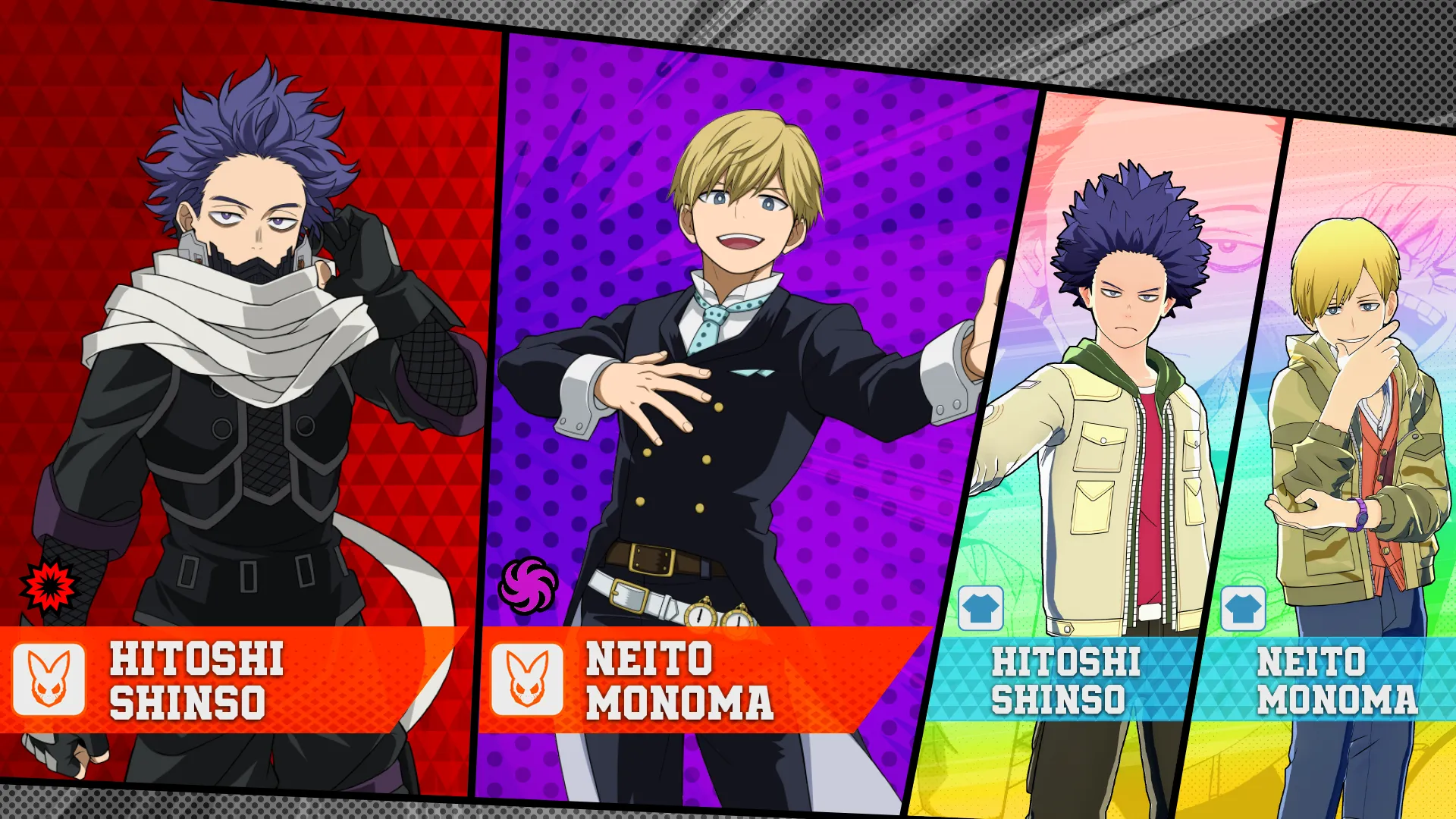Click the purple swirl icon on Monoma's panel

click(528, 585)
